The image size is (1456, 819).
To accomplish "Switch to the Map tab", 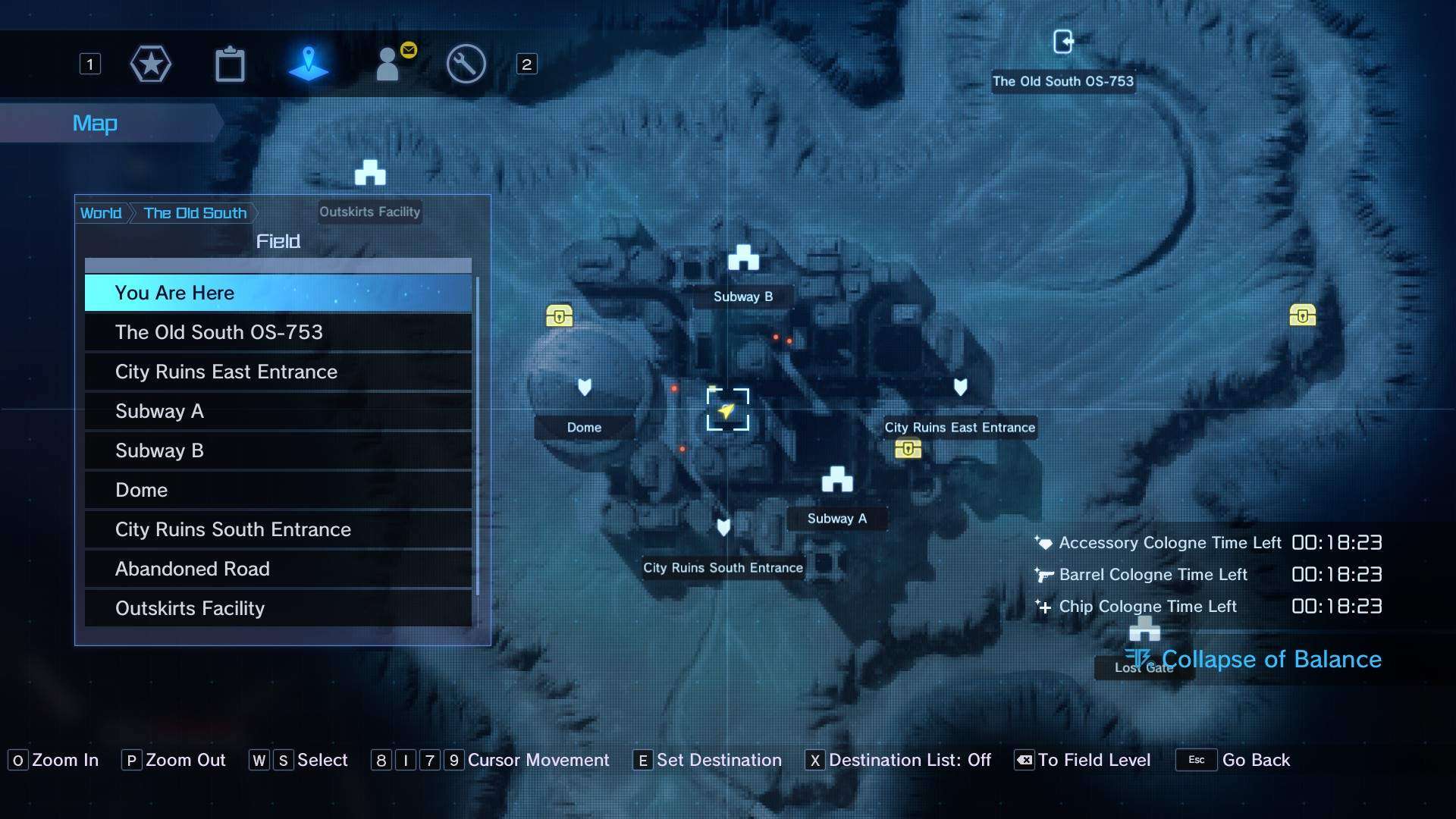I will 95,124.
